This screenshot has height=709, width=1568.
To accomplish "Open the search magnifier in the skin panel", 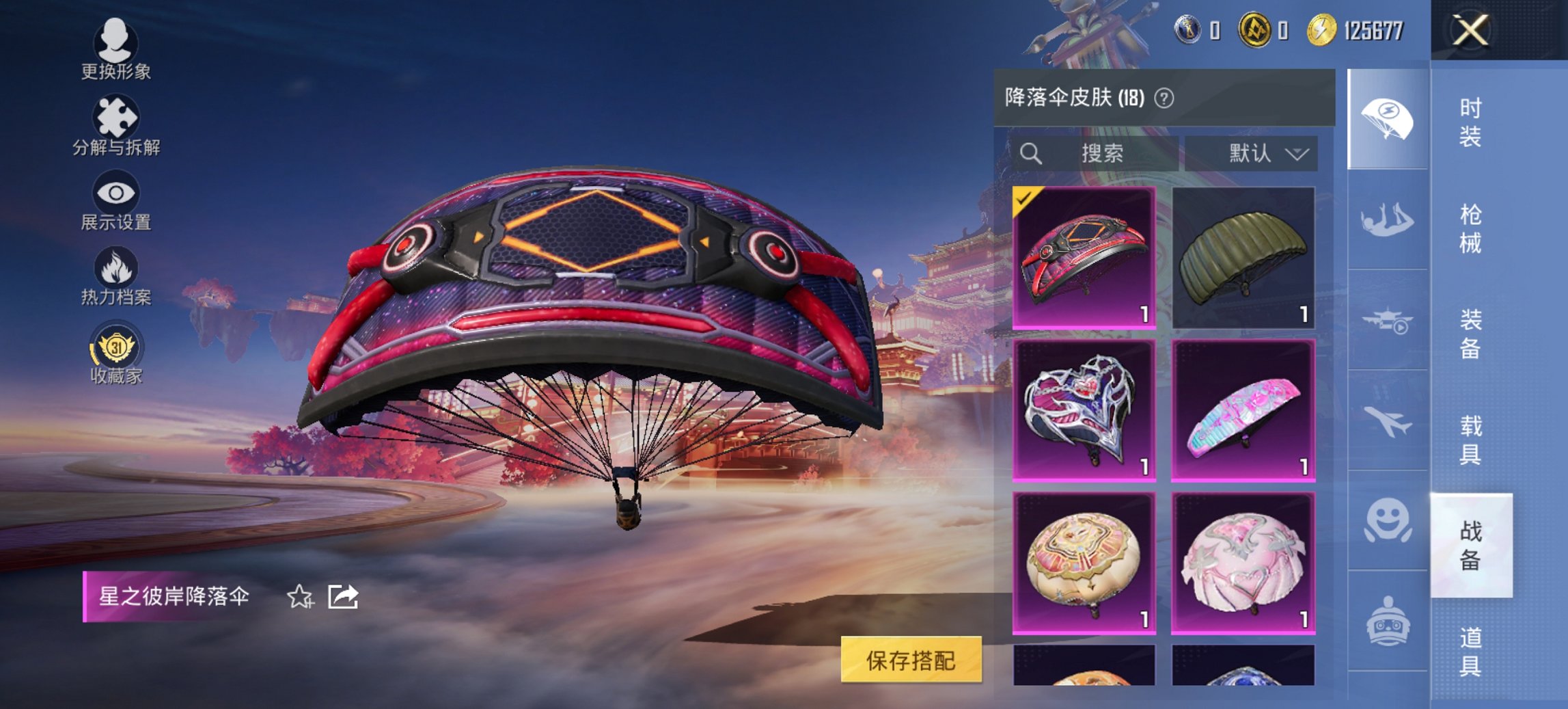I will coord(1031,153).
